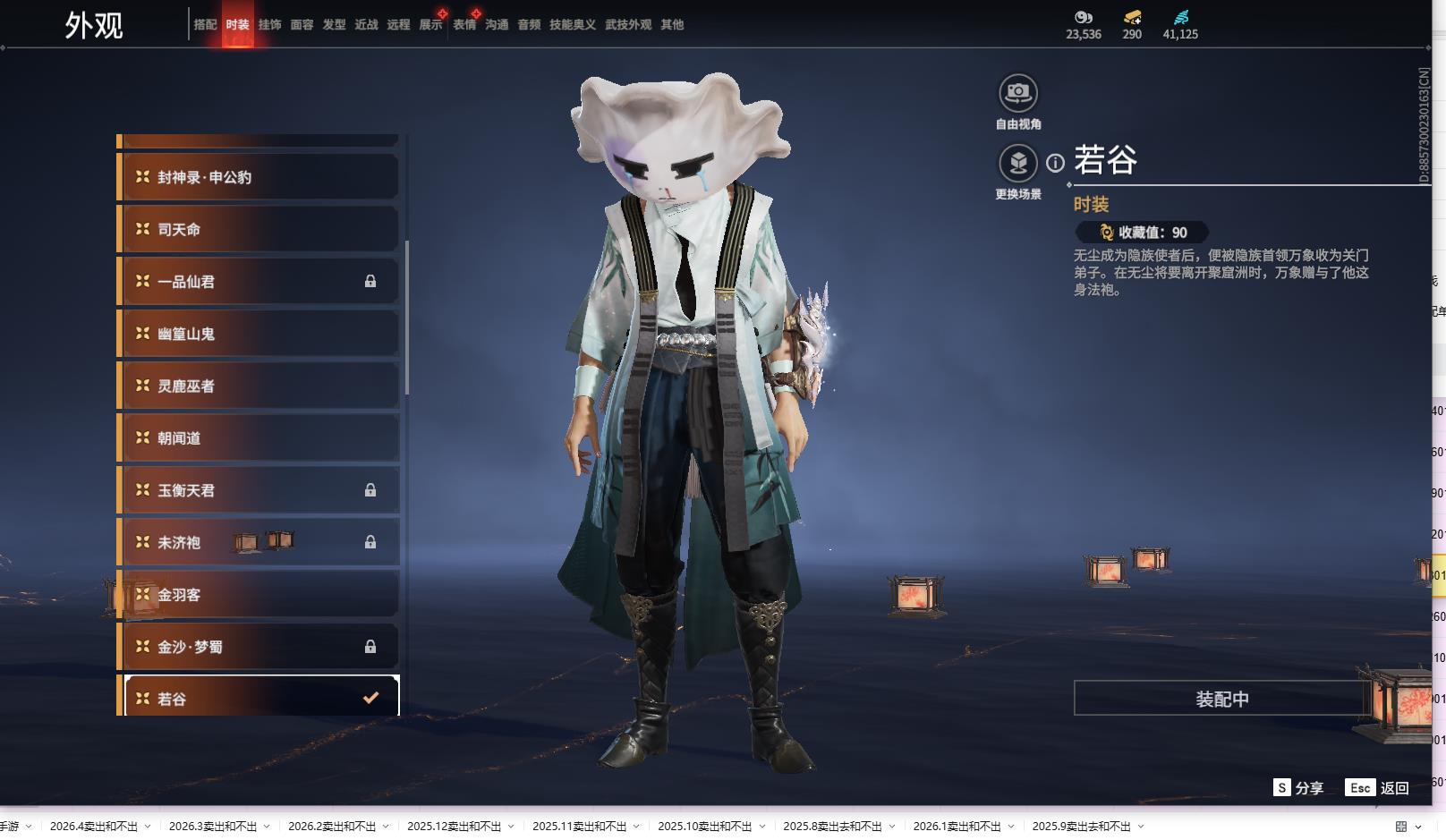Viewport: 1446px width, 840px height.
Task: Open the 技能奥义 tab
Action: (572, 25)
